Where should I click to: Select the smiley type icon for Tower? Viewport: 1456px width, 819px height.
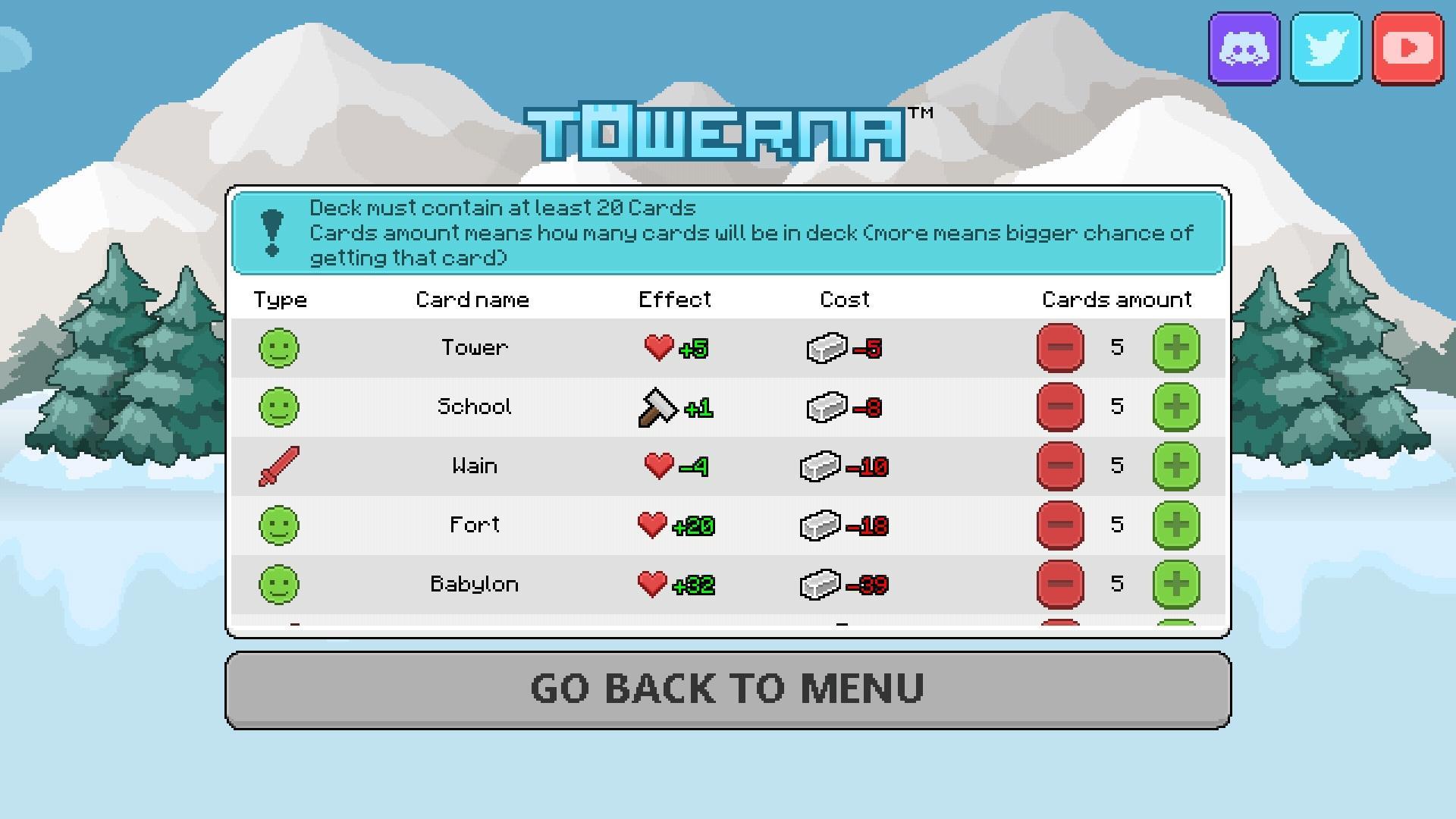[x=280, y=347]
